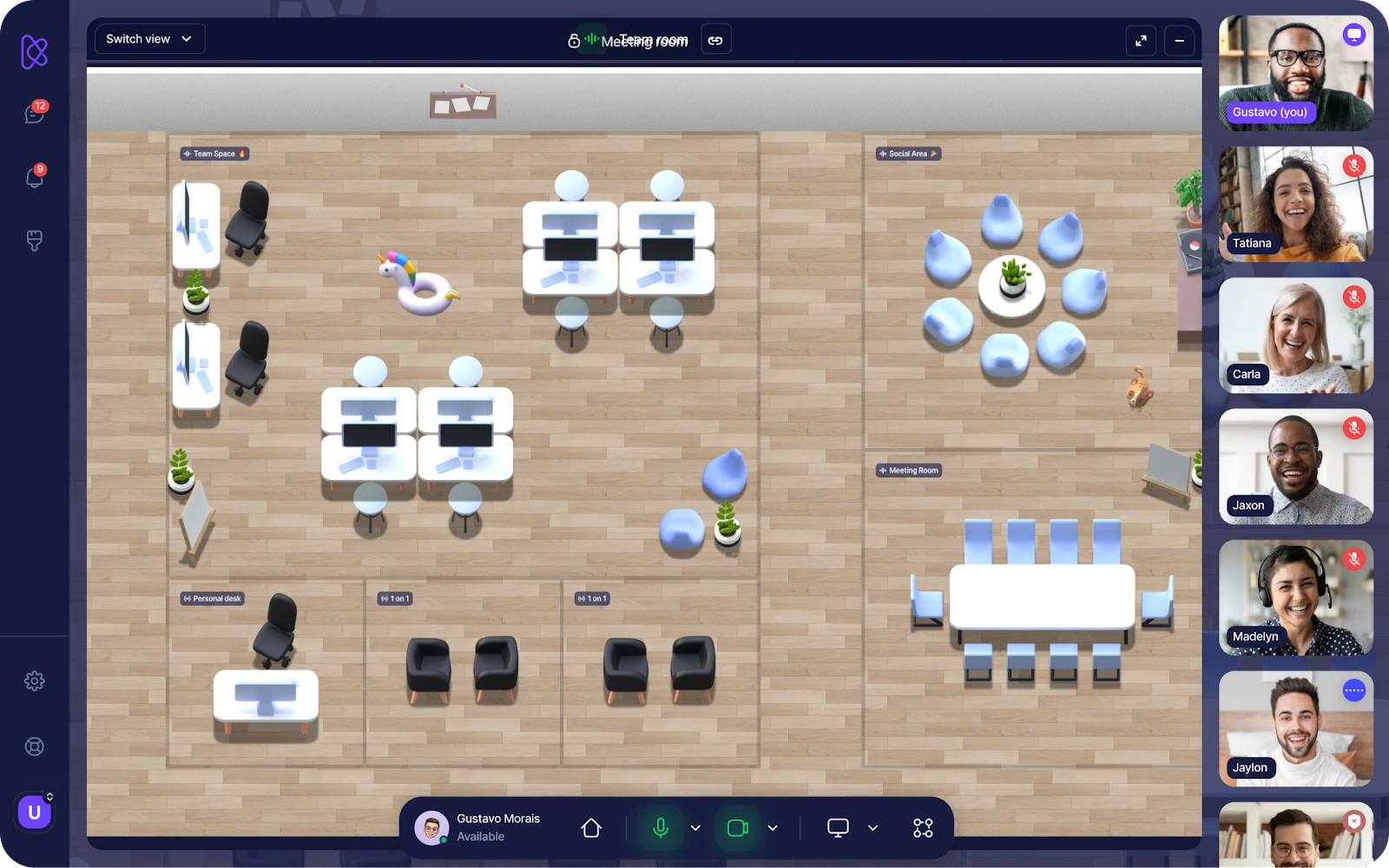Enter fullscreen with the expand arrows button
Image resolution: width=1389 pixels, height=868 pixels.
1141,40
